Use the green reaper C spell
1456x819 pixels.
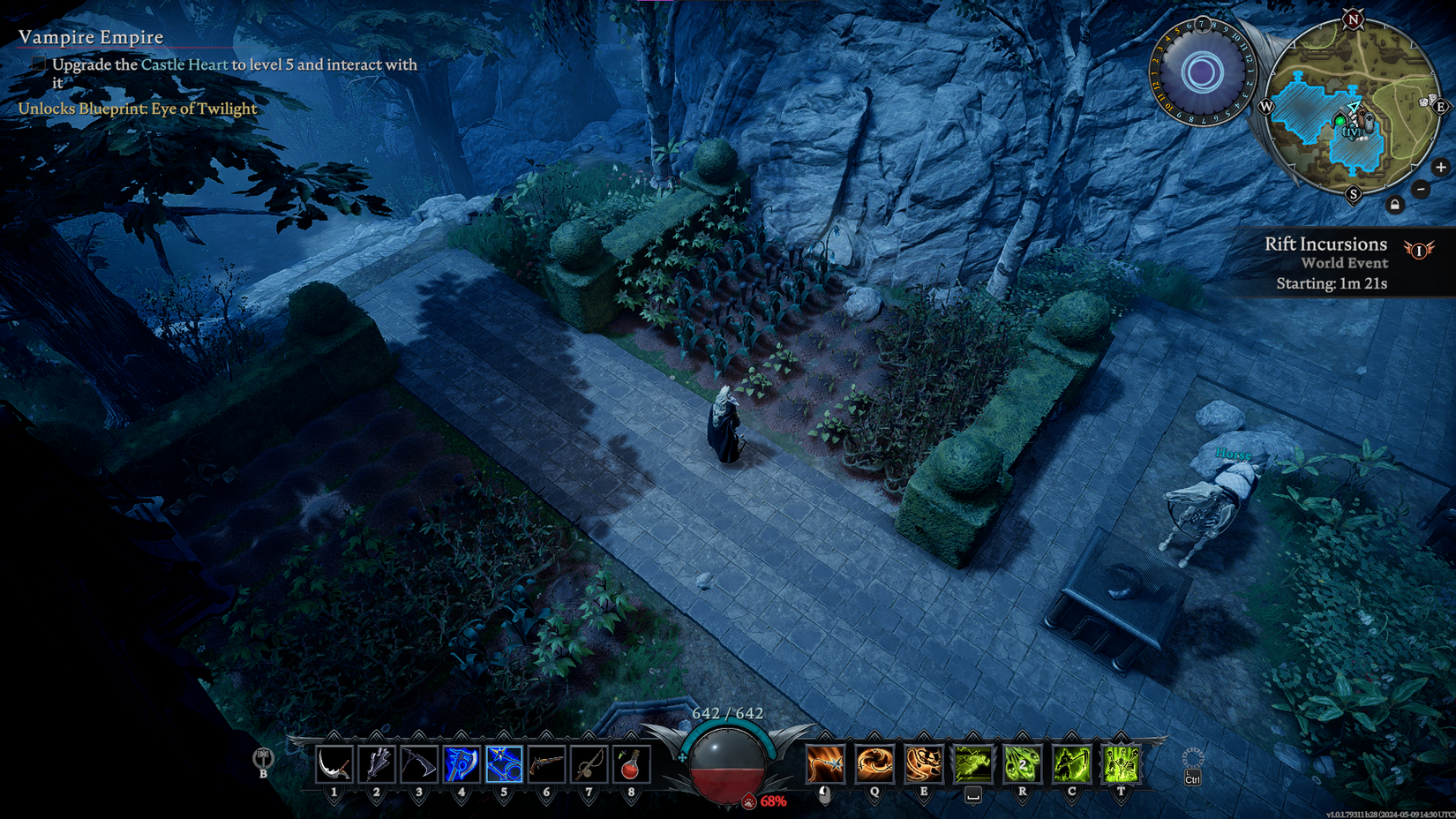1072,763
